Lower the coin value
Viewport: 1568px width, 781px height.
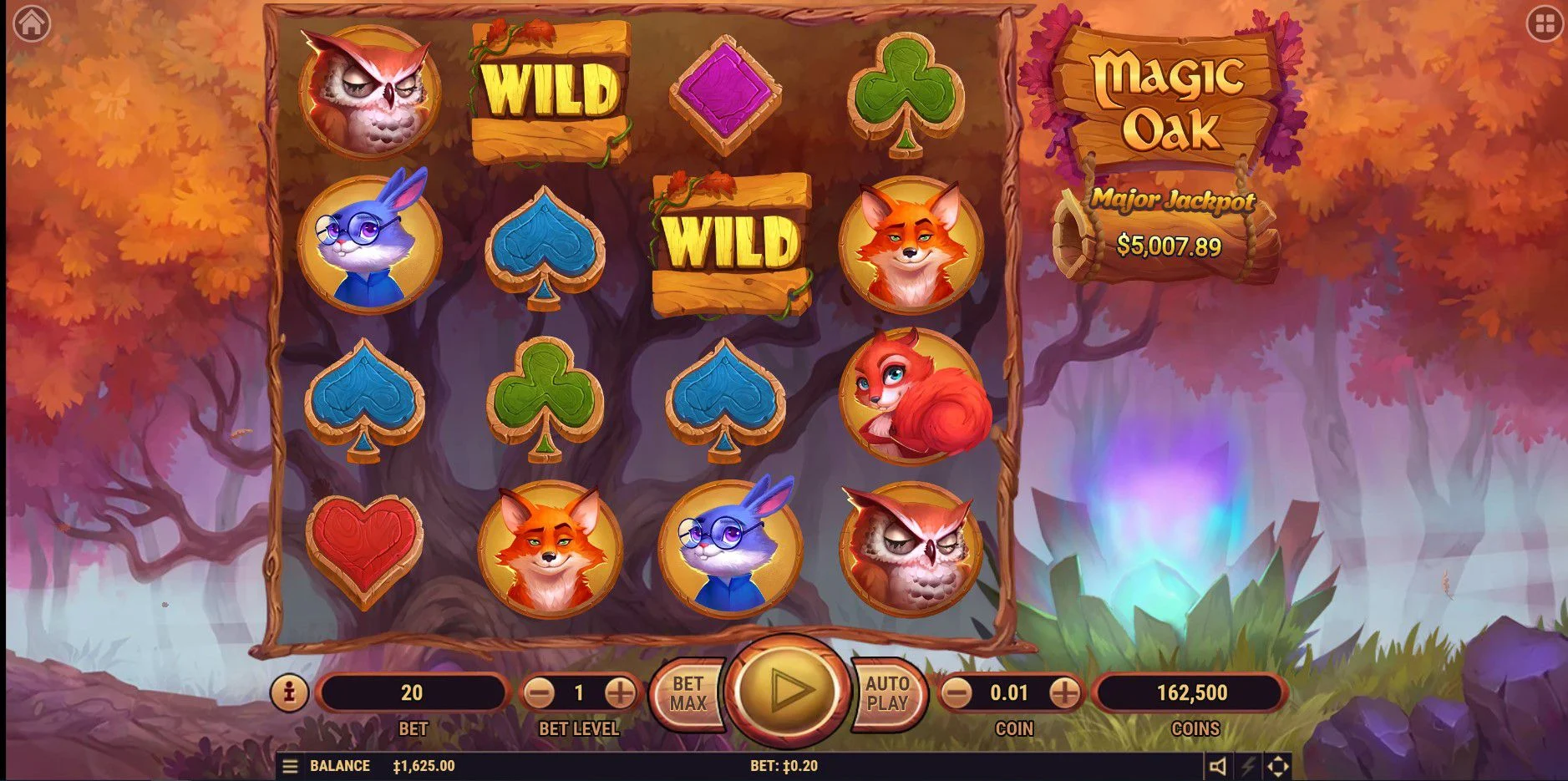958,692
